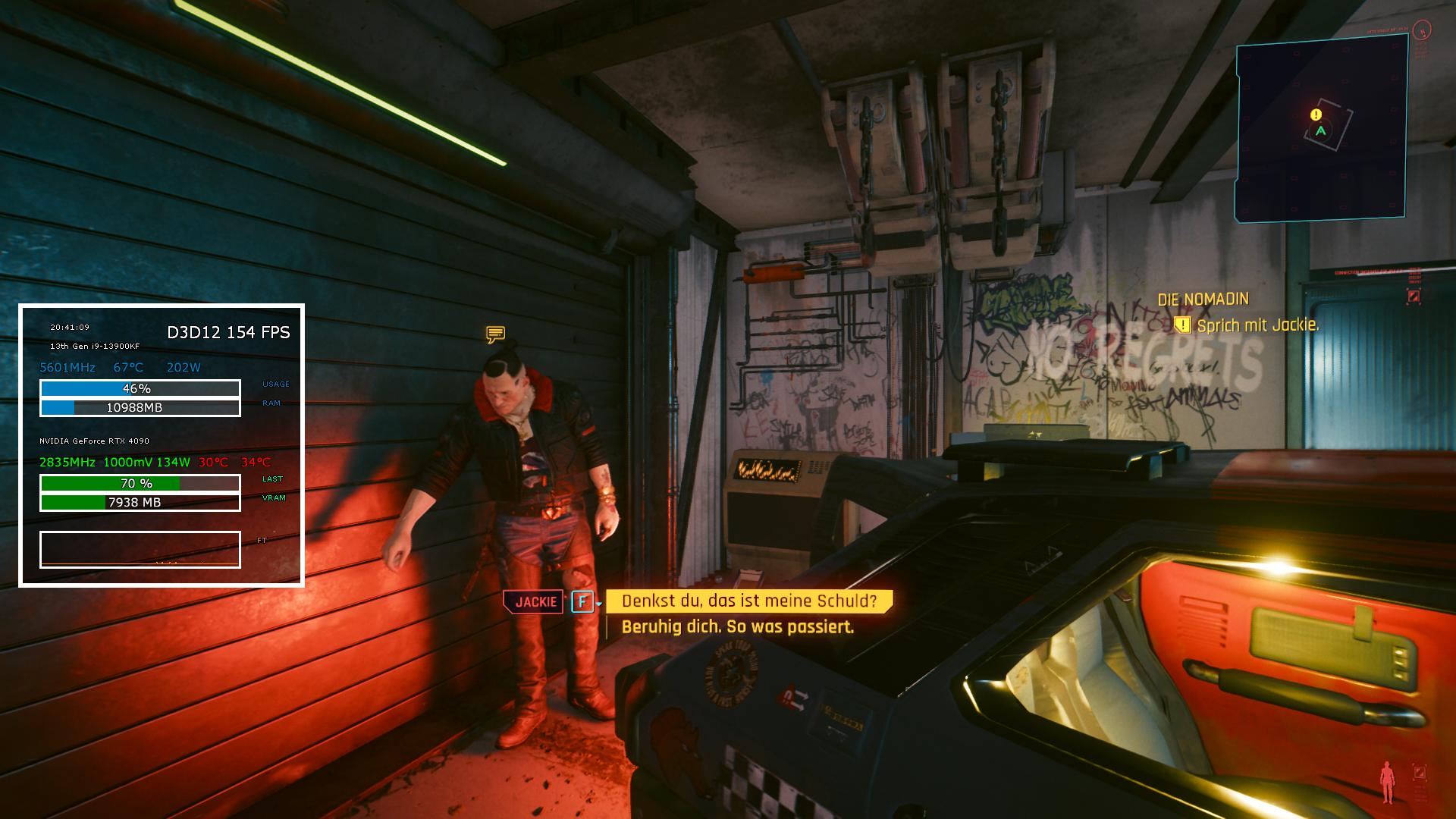Click the 10988MB RAM usage bar

(x=140, y=407)
